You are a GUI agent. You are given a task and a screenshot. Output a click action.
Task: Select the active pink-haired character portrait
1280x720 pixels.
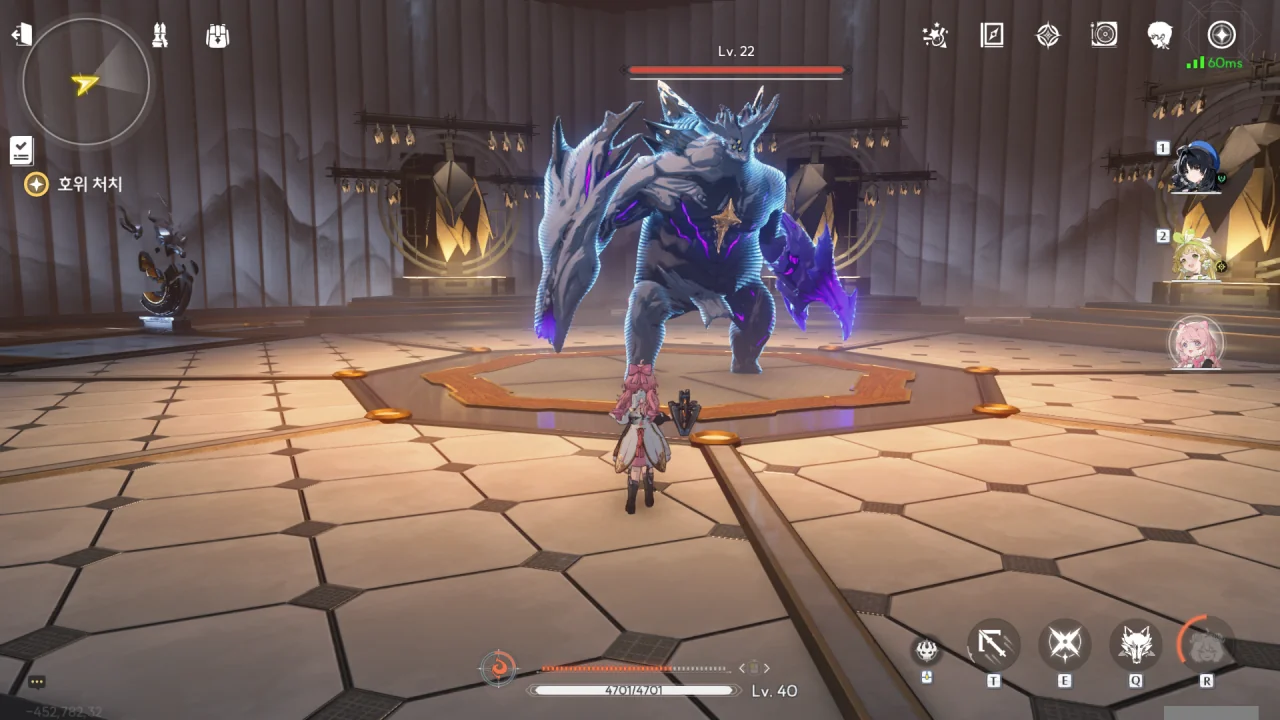coord(1196,343)
